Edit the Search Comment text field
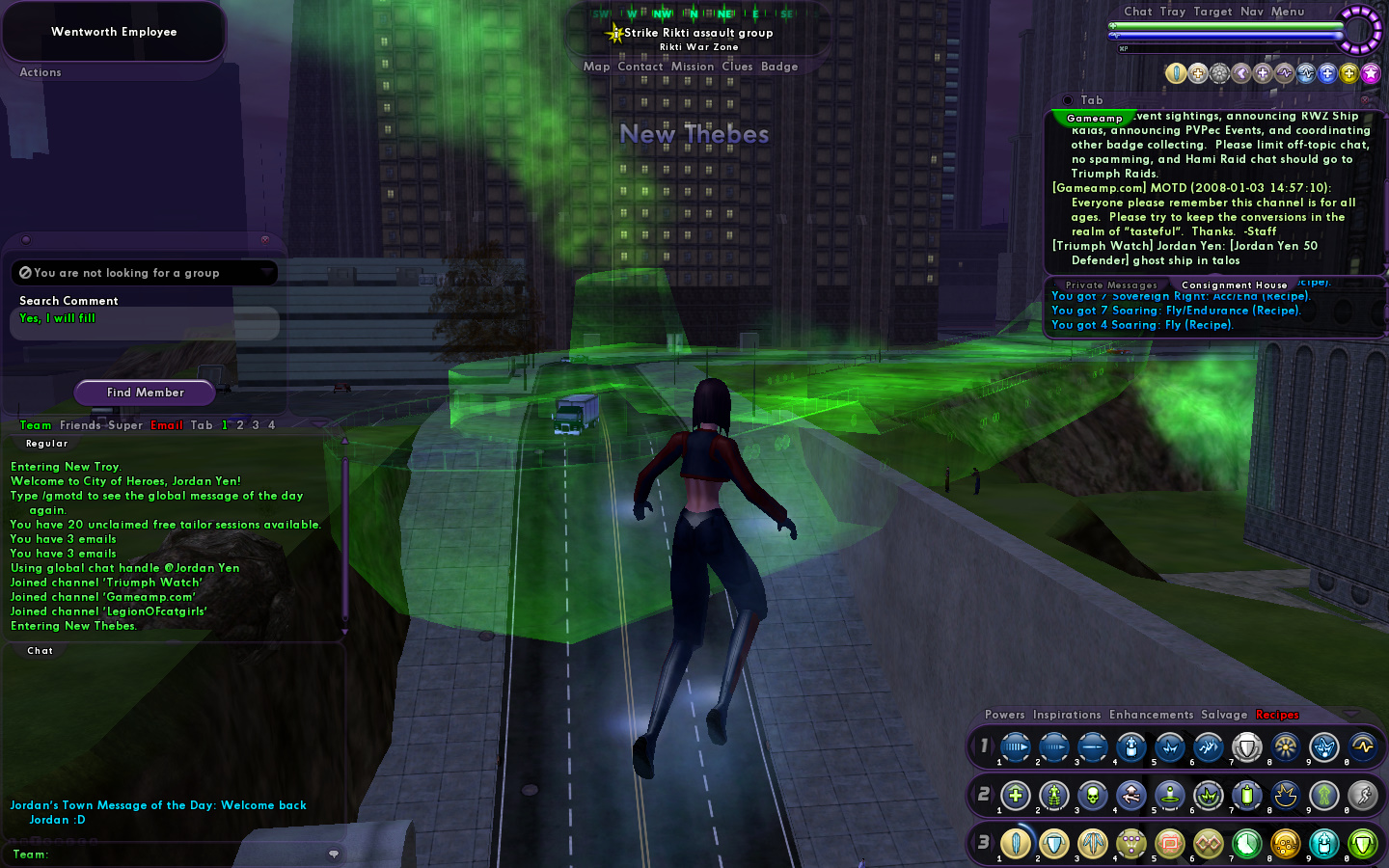Viewport: 1389px width, 868px height. pos(145,323)
